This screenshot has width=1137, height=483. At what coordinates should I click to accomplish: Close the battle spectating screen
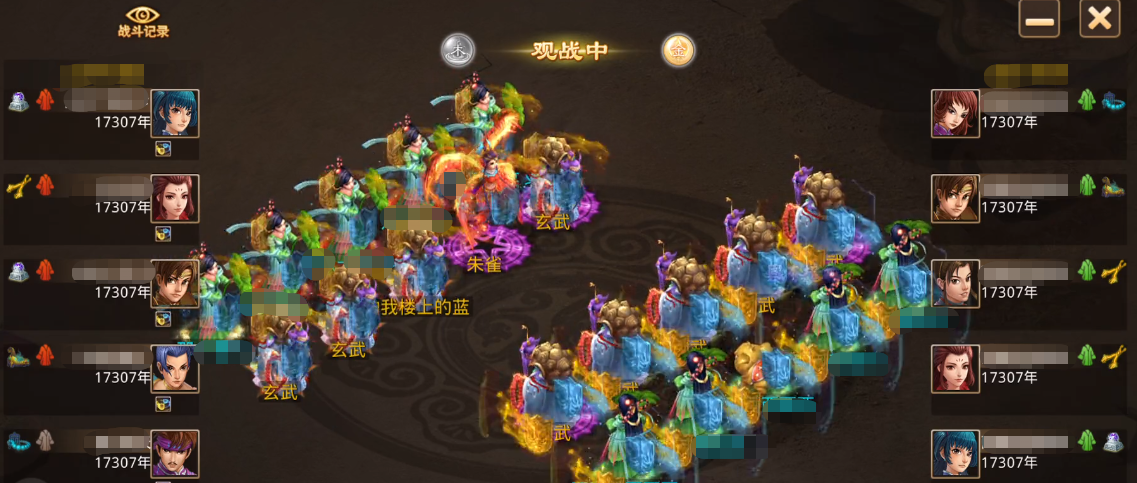(1099, 19)
